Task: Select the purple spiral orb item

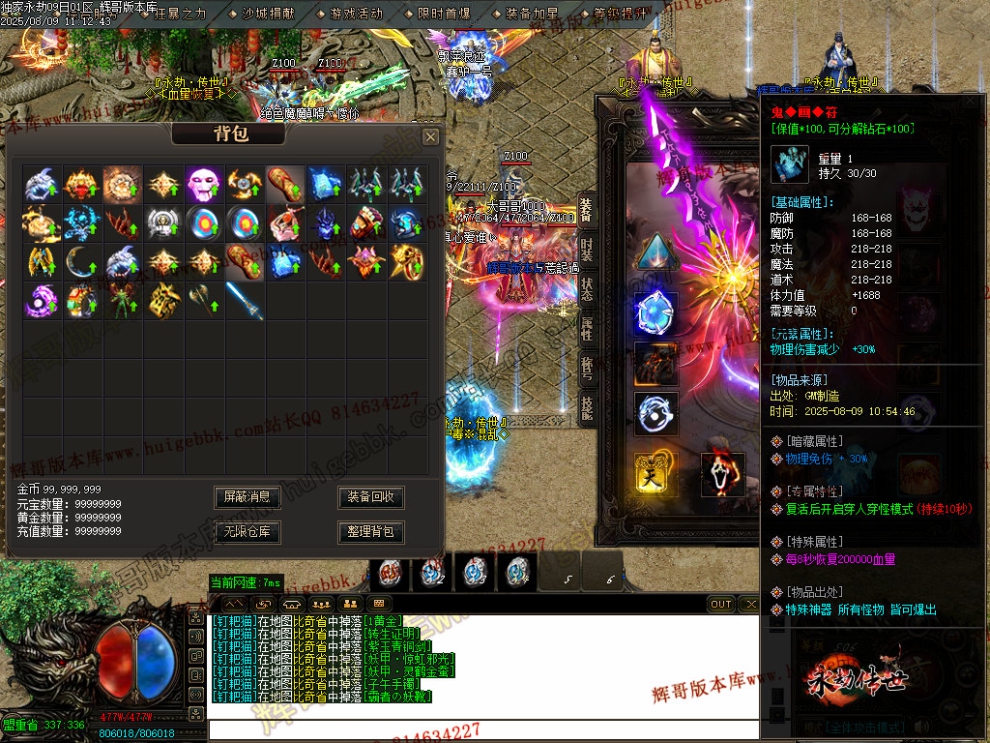Action: [x=41, y=300]
